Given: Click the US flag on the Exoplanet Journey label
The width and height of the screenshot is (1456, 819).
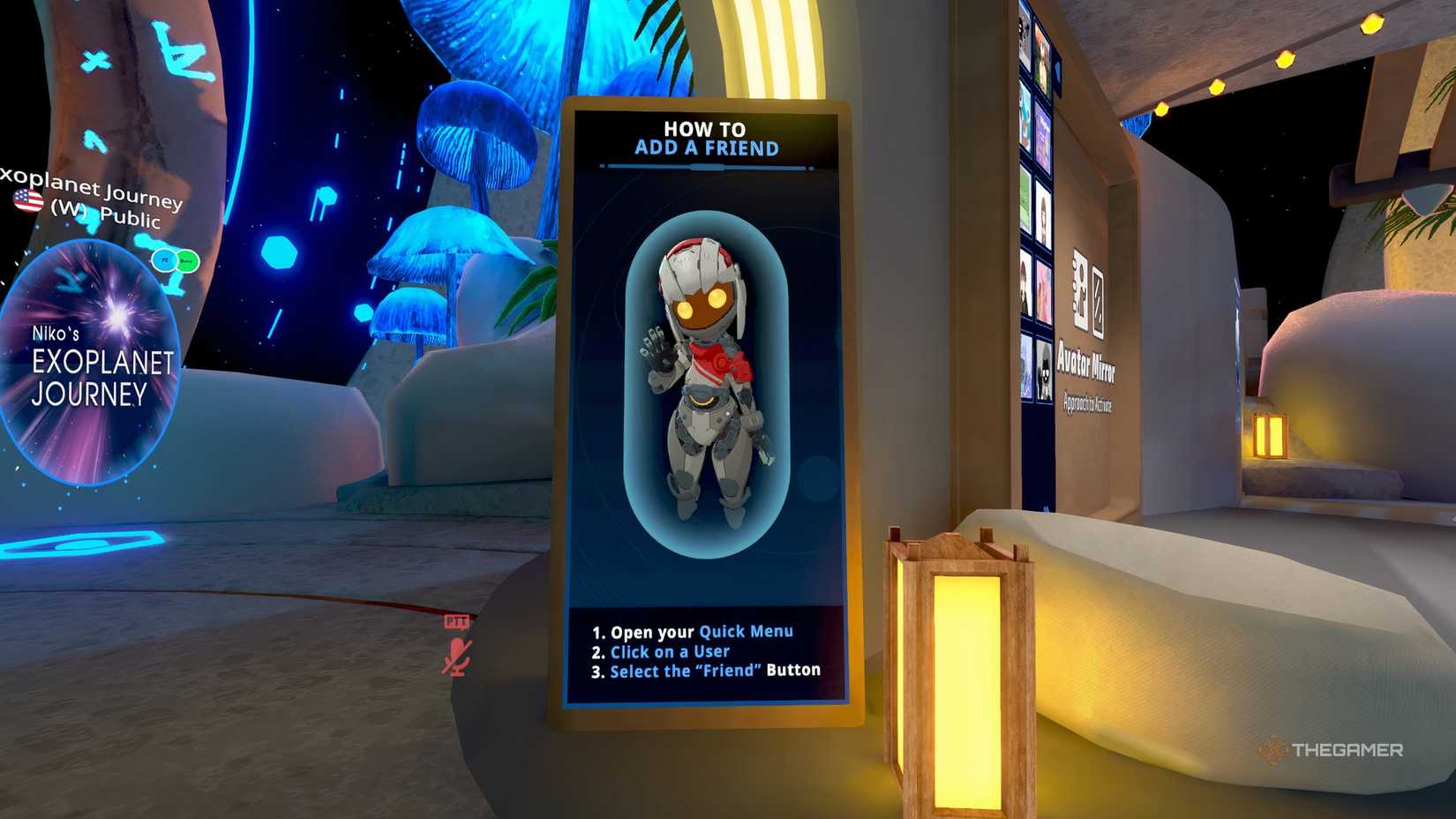Looking at the screenshot, I should [x=26, y=199].
